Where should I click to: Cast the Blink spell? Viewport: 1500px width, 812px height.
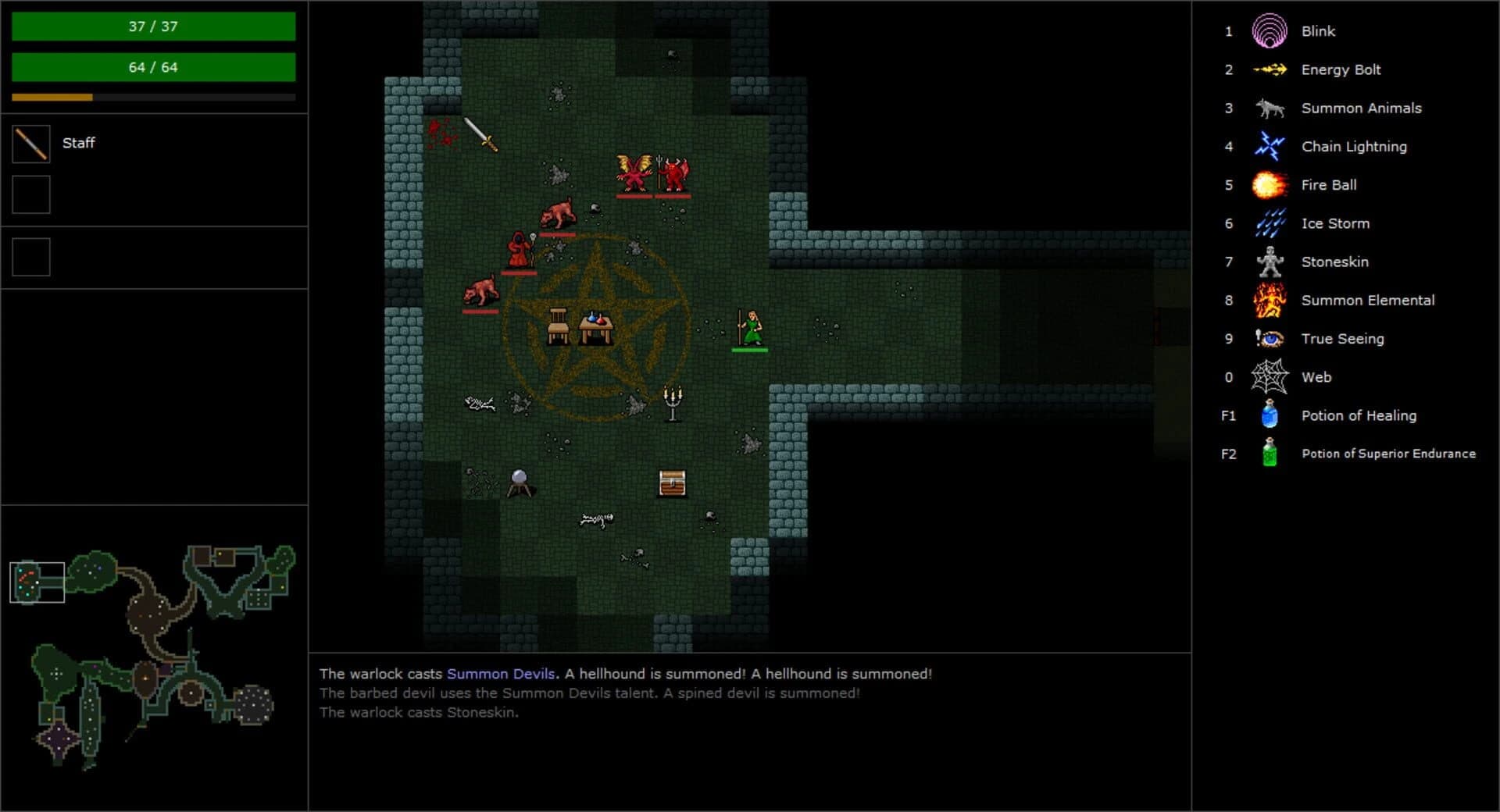pos(1271,31)
